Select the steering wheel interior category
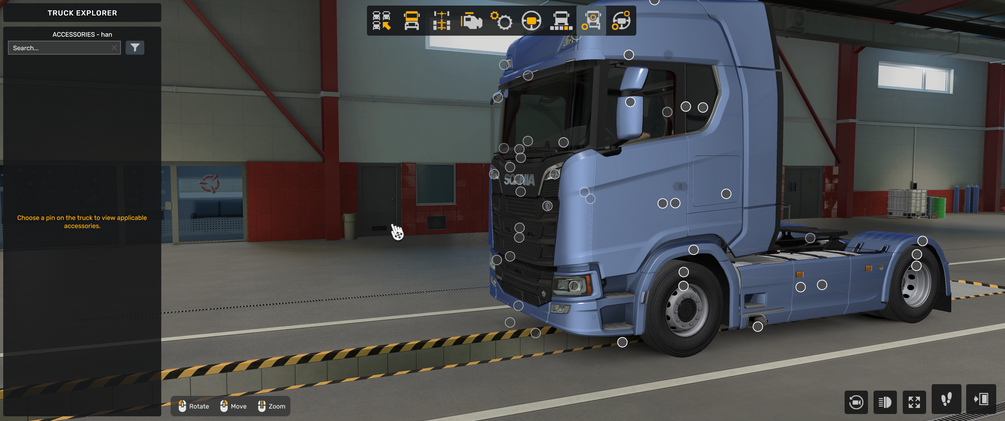Image resolution: width=1005 pixels, height=421 pixels. tap(531, 21)
